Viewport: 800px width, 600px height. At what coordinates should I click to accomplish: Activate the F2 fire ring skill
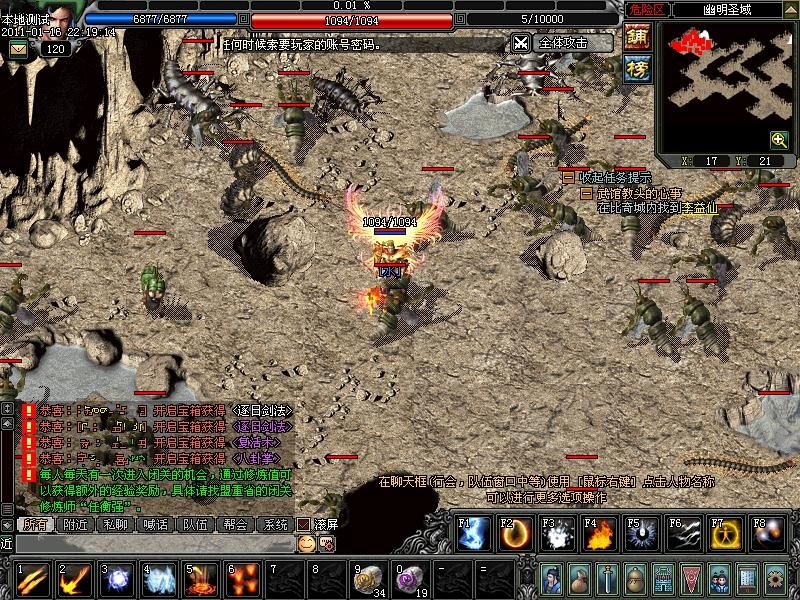[x=514, y=534]
